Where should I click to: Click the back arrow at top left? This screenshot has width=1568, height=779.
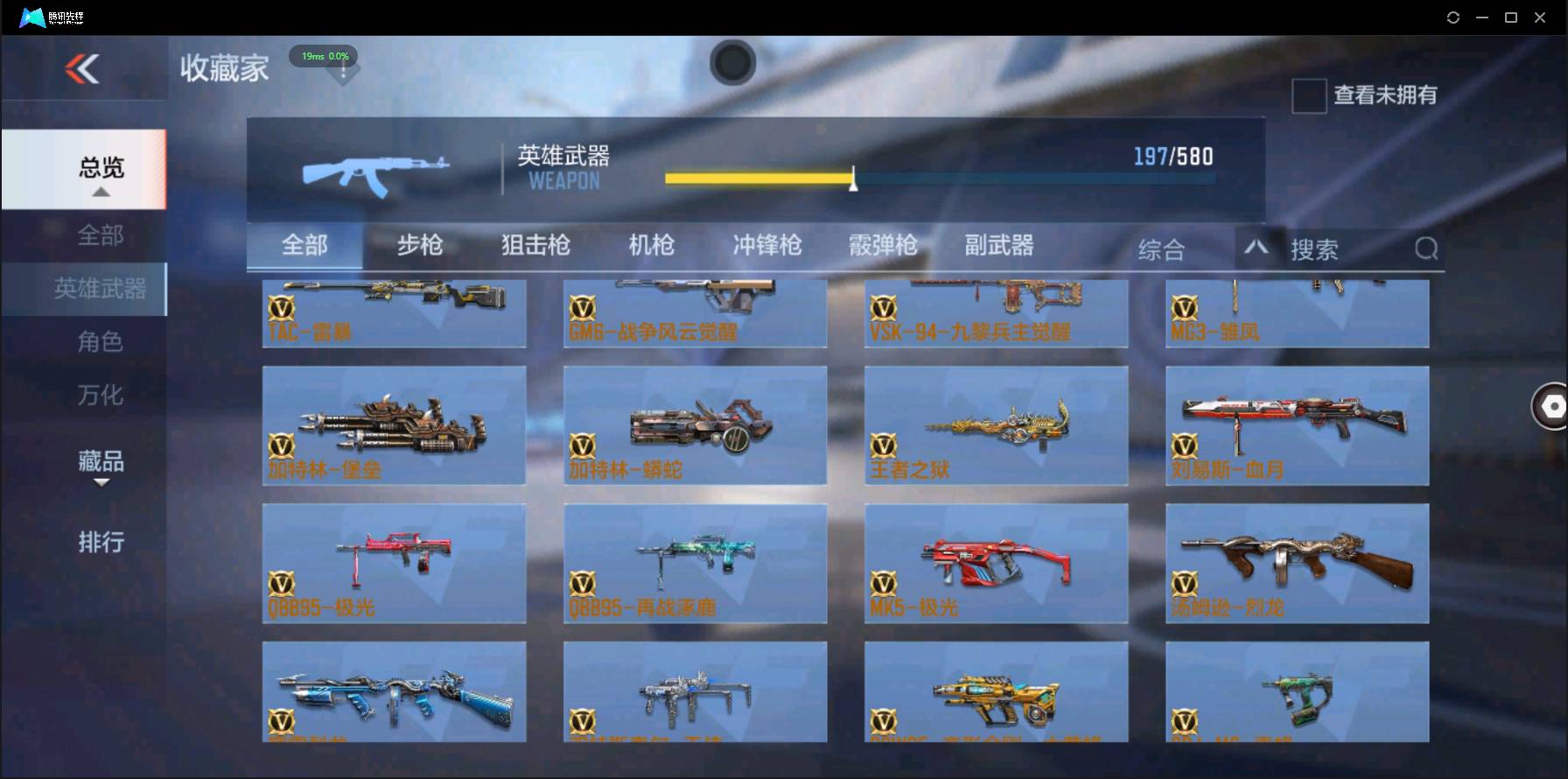tap(83, 70)
